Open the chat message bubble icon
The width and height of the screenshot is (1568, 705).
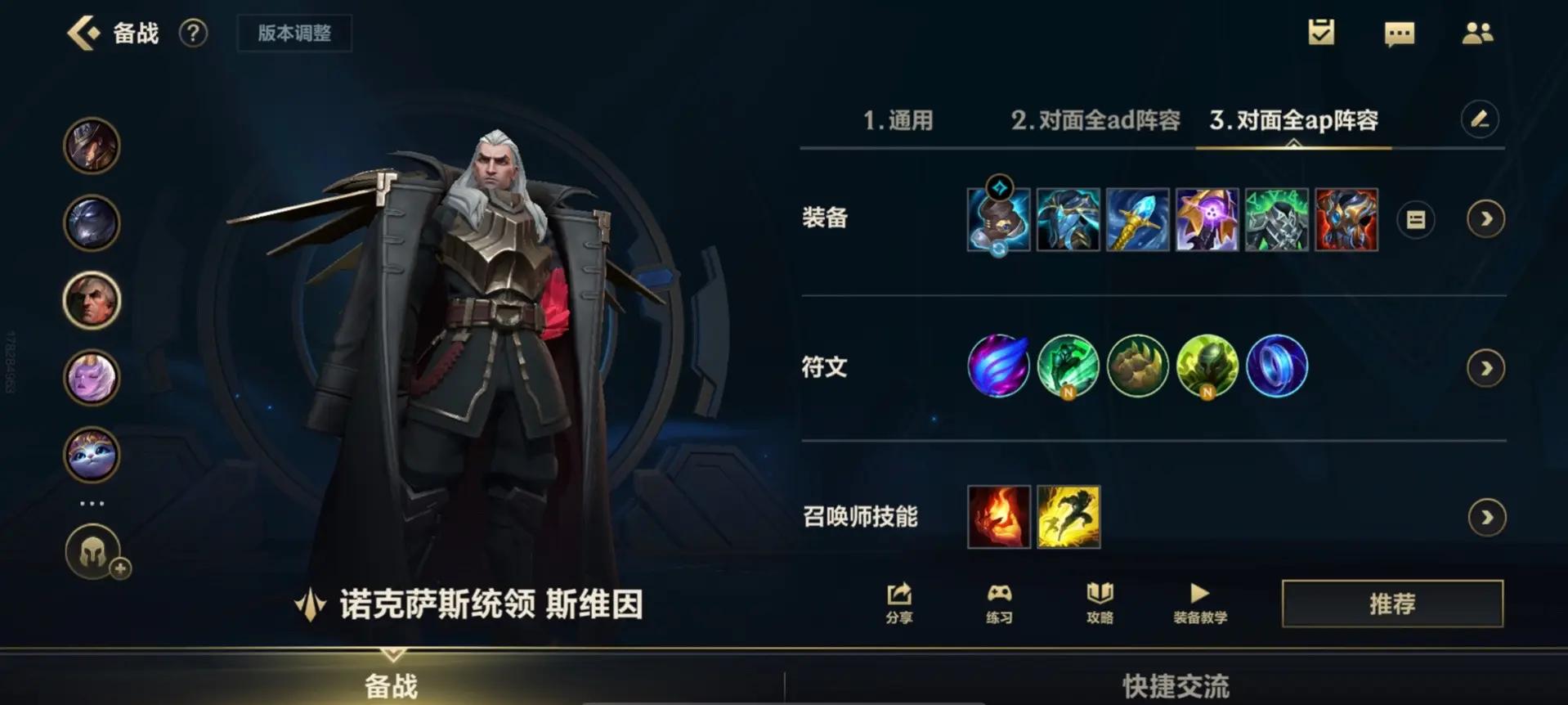[1400, 33]
